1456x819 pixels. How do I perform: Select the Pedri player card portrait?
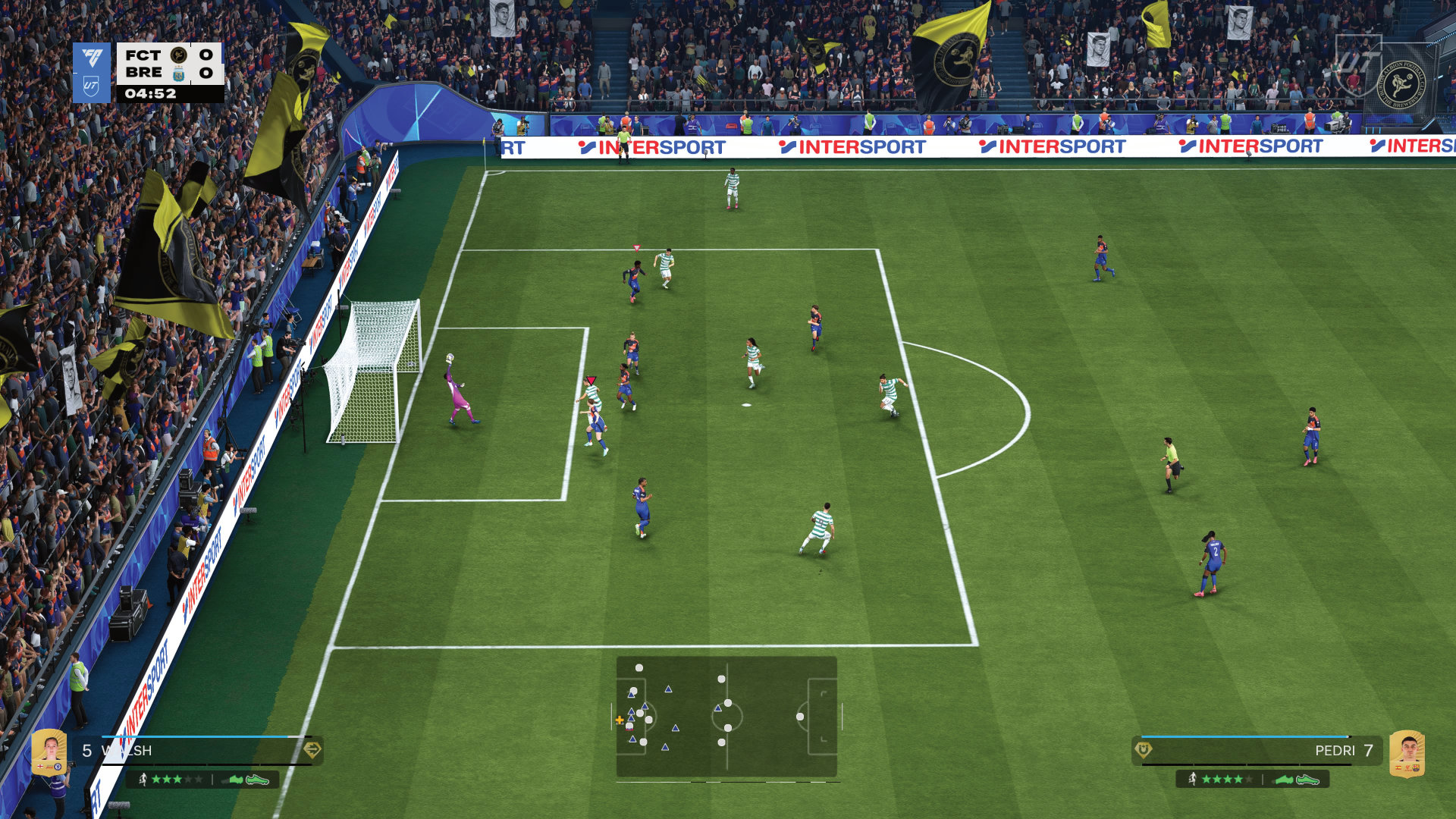coord(1407,754)
